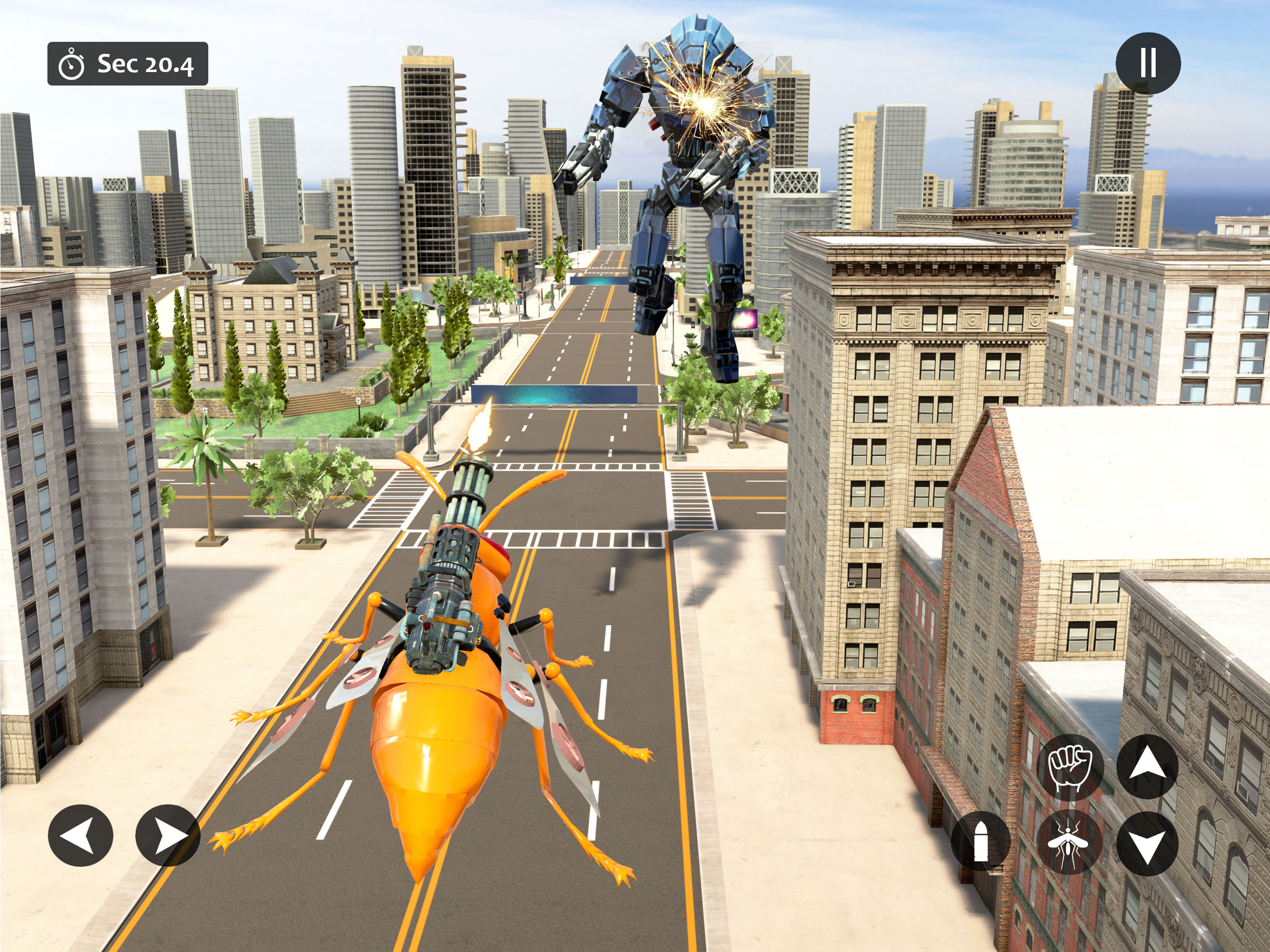Activate the fist punch attack
Screen dimensions: 1270x952
[1070, 767]
